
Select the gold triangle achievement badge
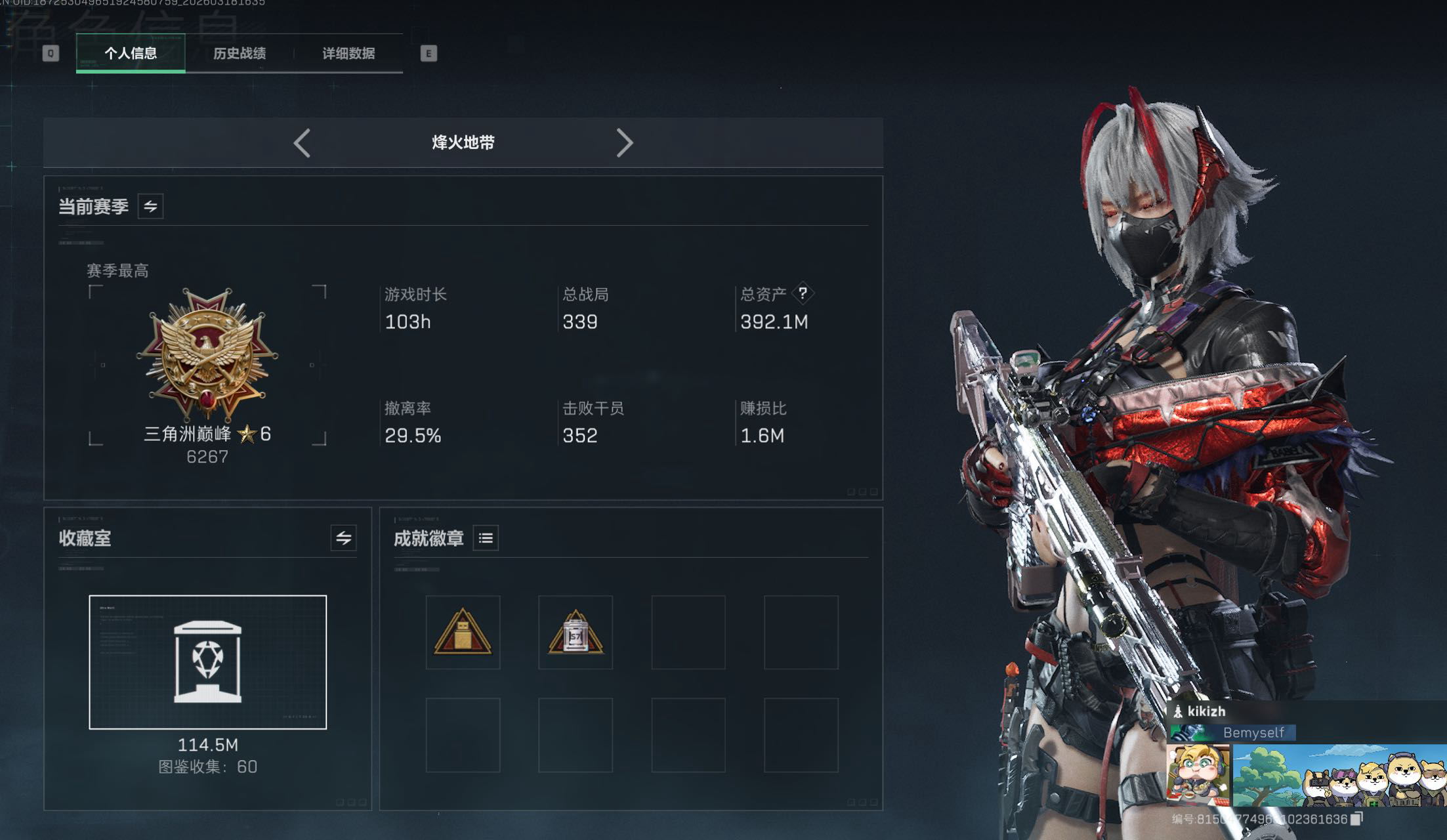coord(463,633)
